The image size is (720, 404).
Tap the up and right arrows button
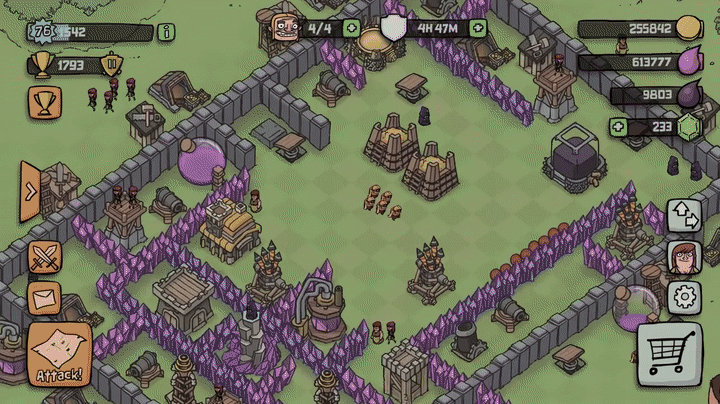tap(684, 214)
